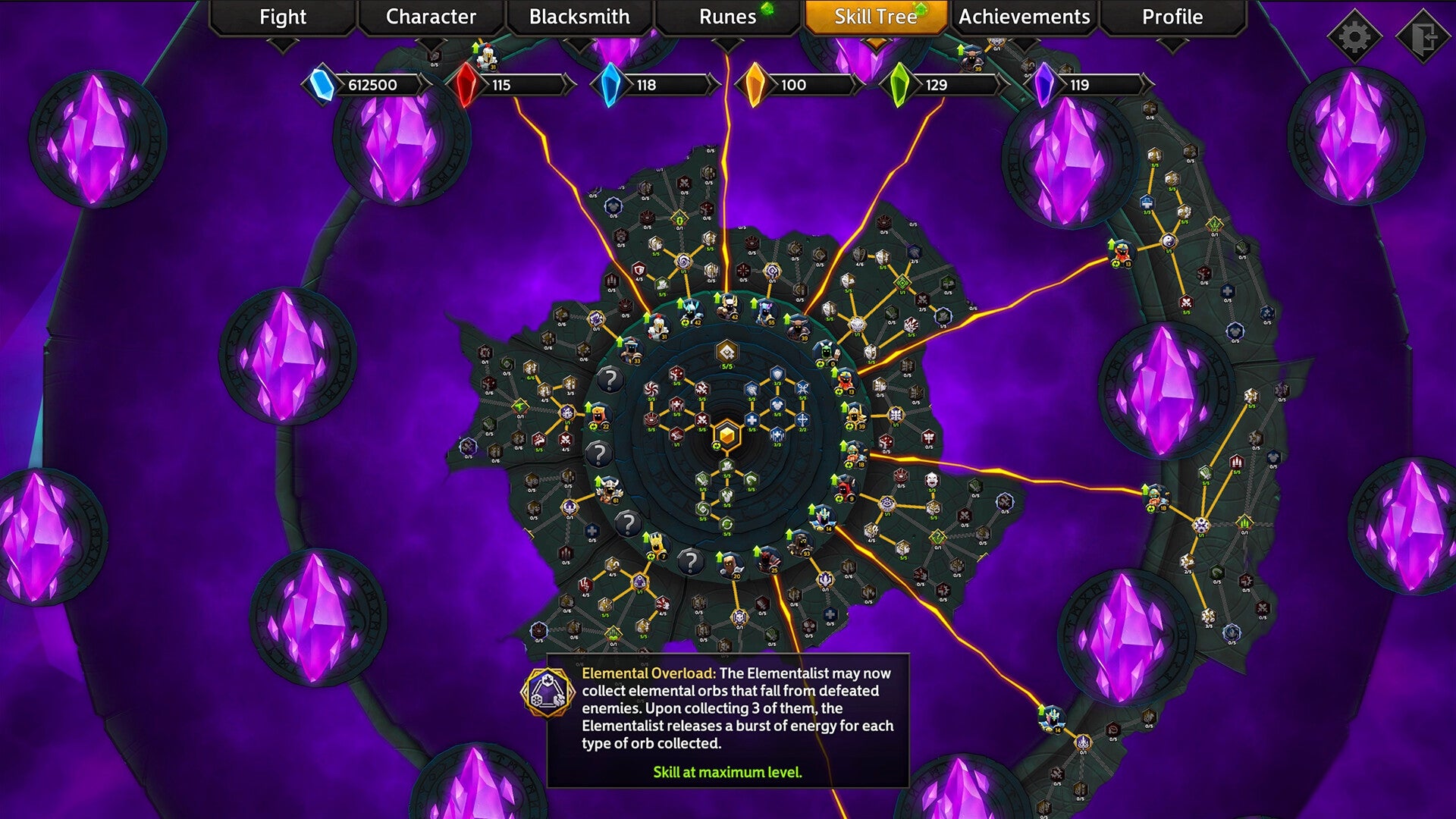
Task: Open the Achievements tab
Action: pos(1025,17)
